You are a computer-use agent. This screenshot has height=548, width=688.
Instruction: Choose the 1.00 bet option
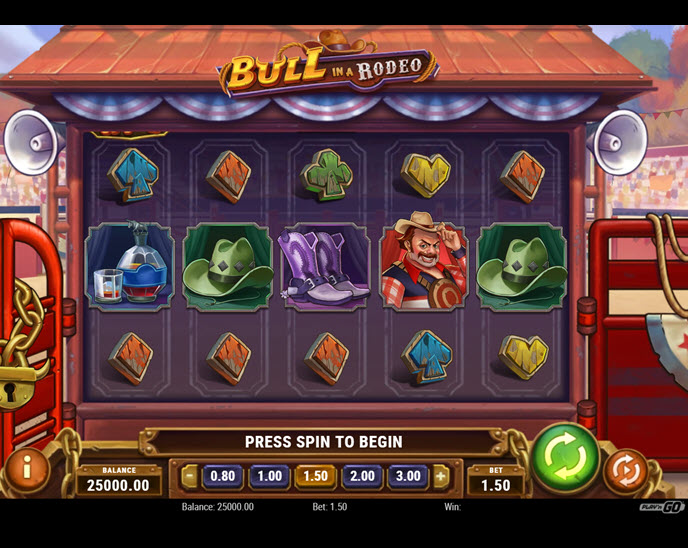click(x=269, y=477)
